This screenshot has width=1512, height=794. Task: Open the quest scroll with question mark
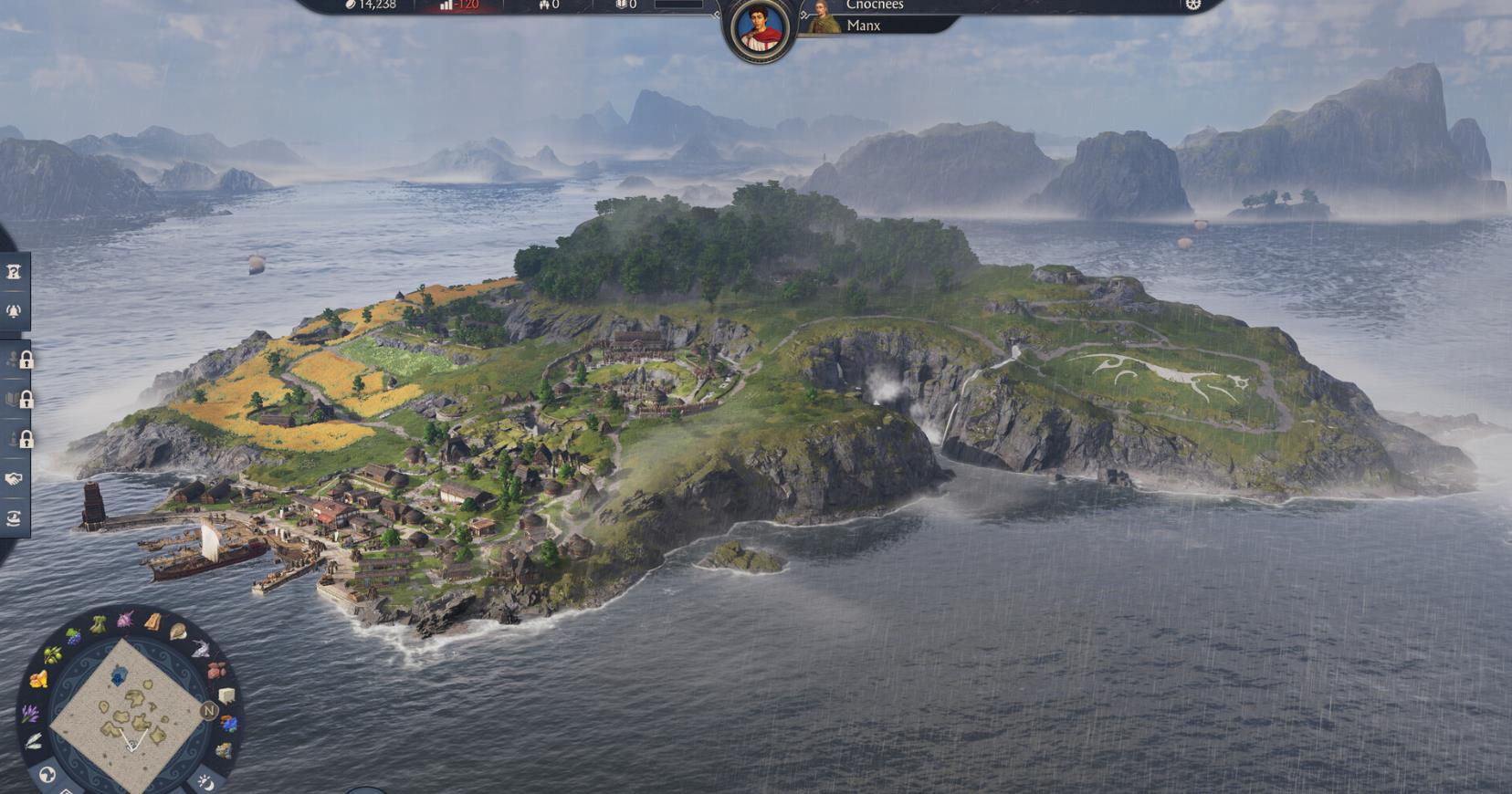click(x=14, y=272)
